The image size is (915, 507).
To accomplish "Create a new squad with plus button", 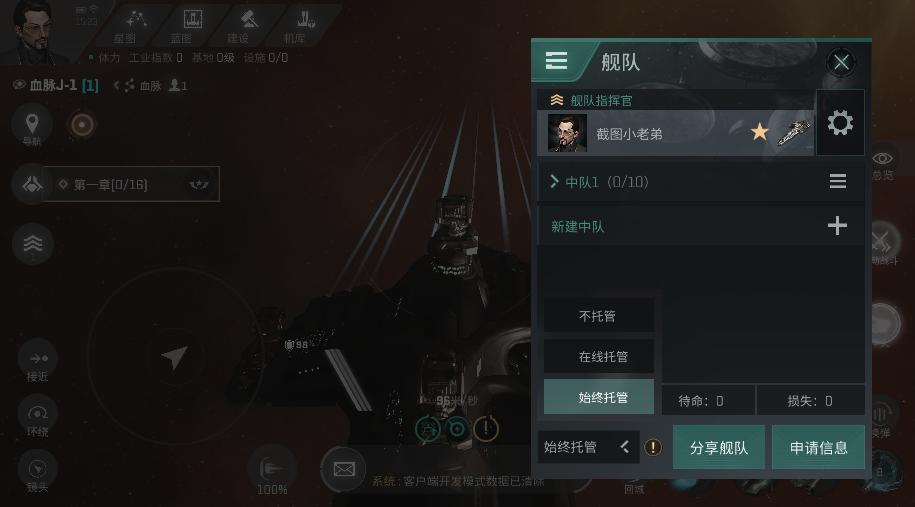I will pyautogui.click(x=837, y=226).
